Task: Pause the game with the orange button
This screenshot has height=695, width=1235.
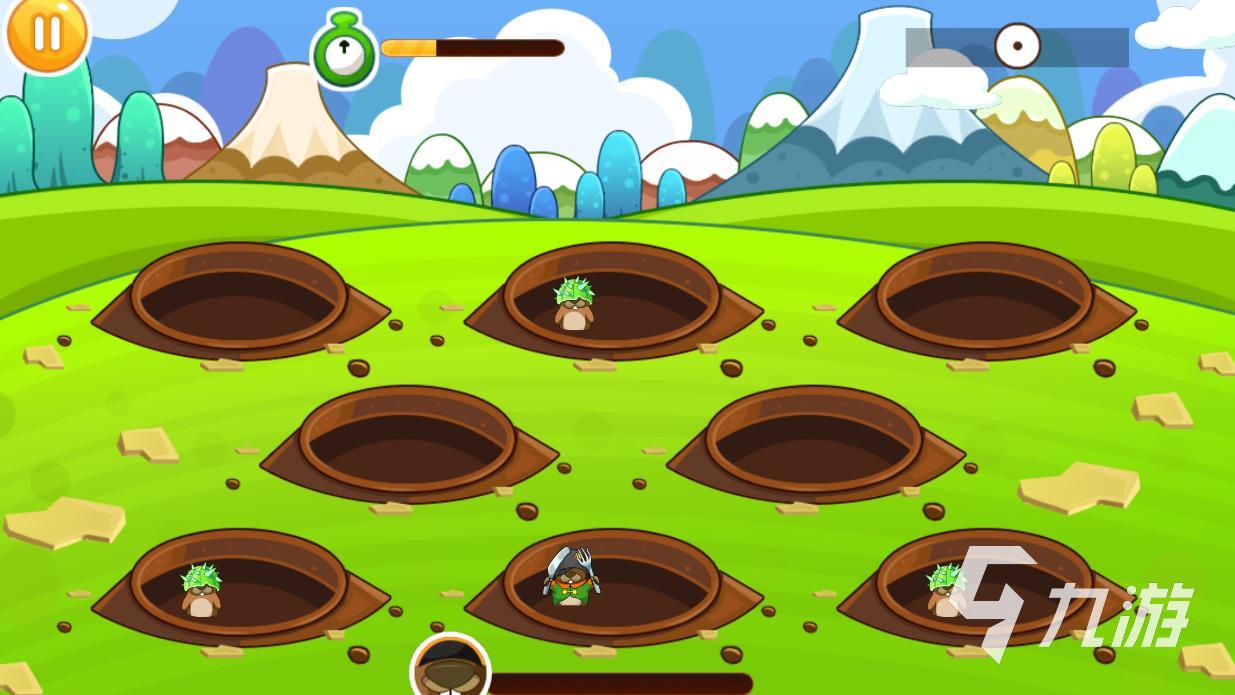Action: pyautogui.click(x=46, y=33)
